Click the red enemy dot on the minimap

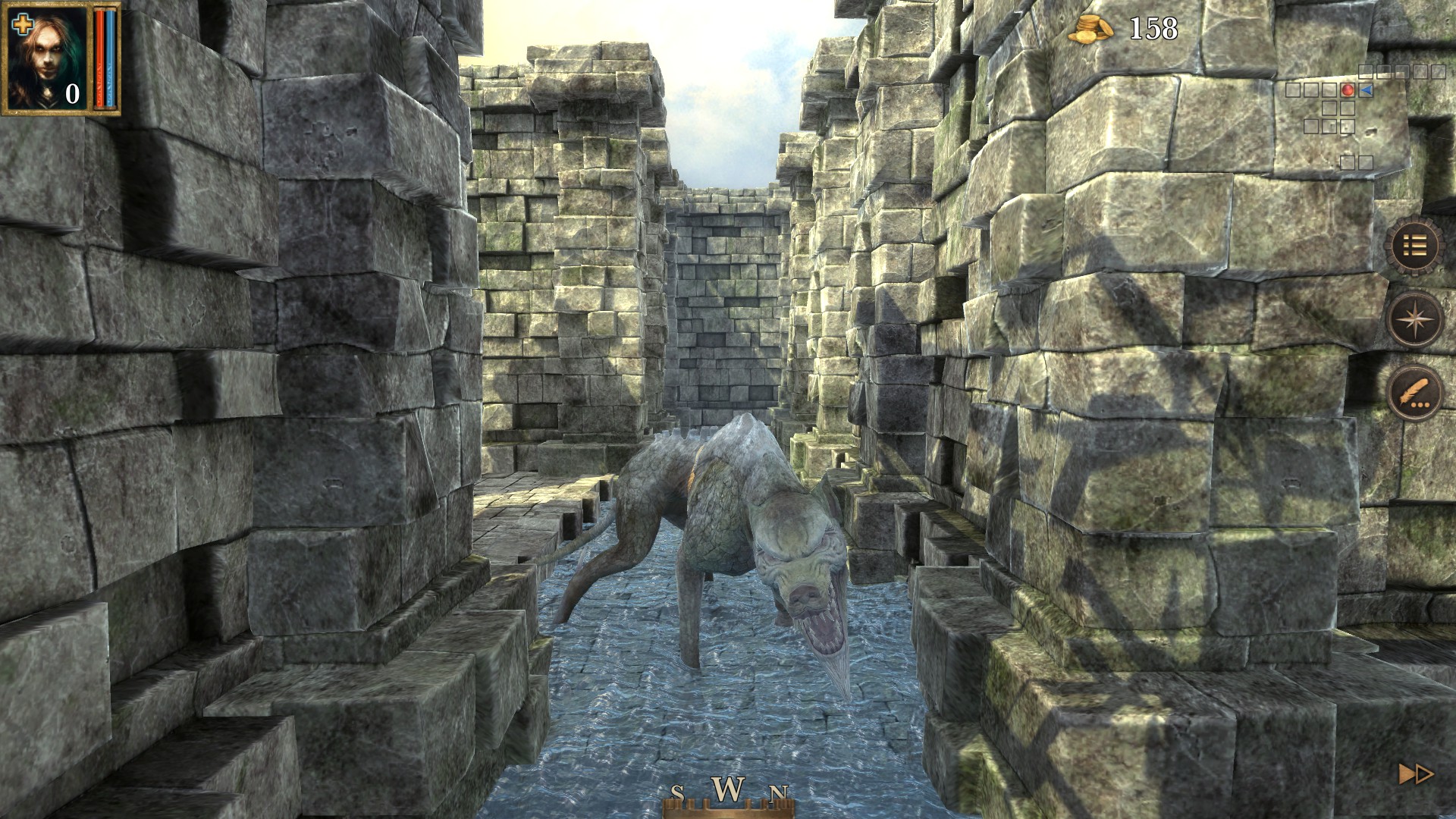1348,89
